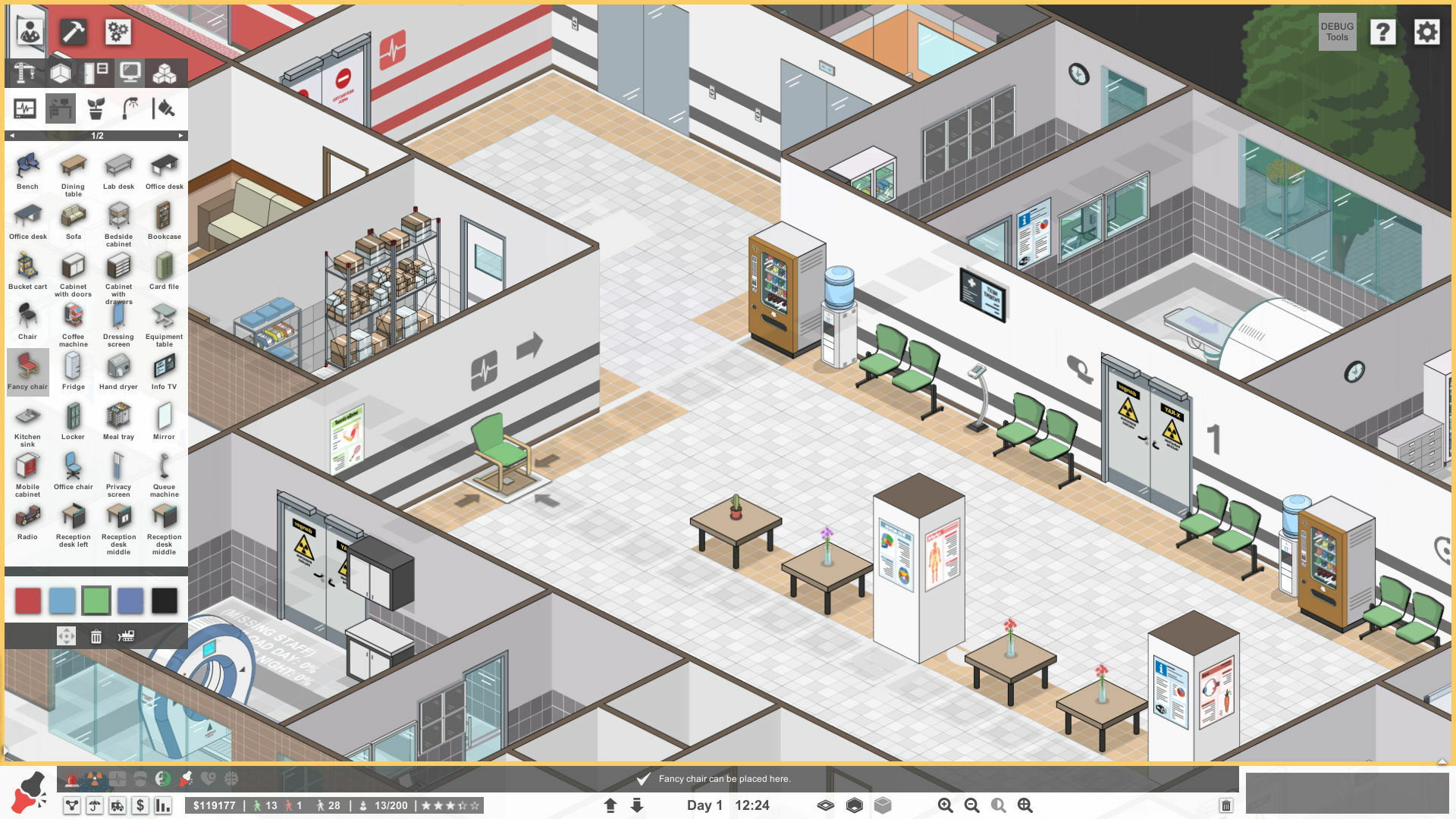Select the Fancy chair furniture item
Image resolution: width=1456 pixels, height=819 pixels.
27,372
